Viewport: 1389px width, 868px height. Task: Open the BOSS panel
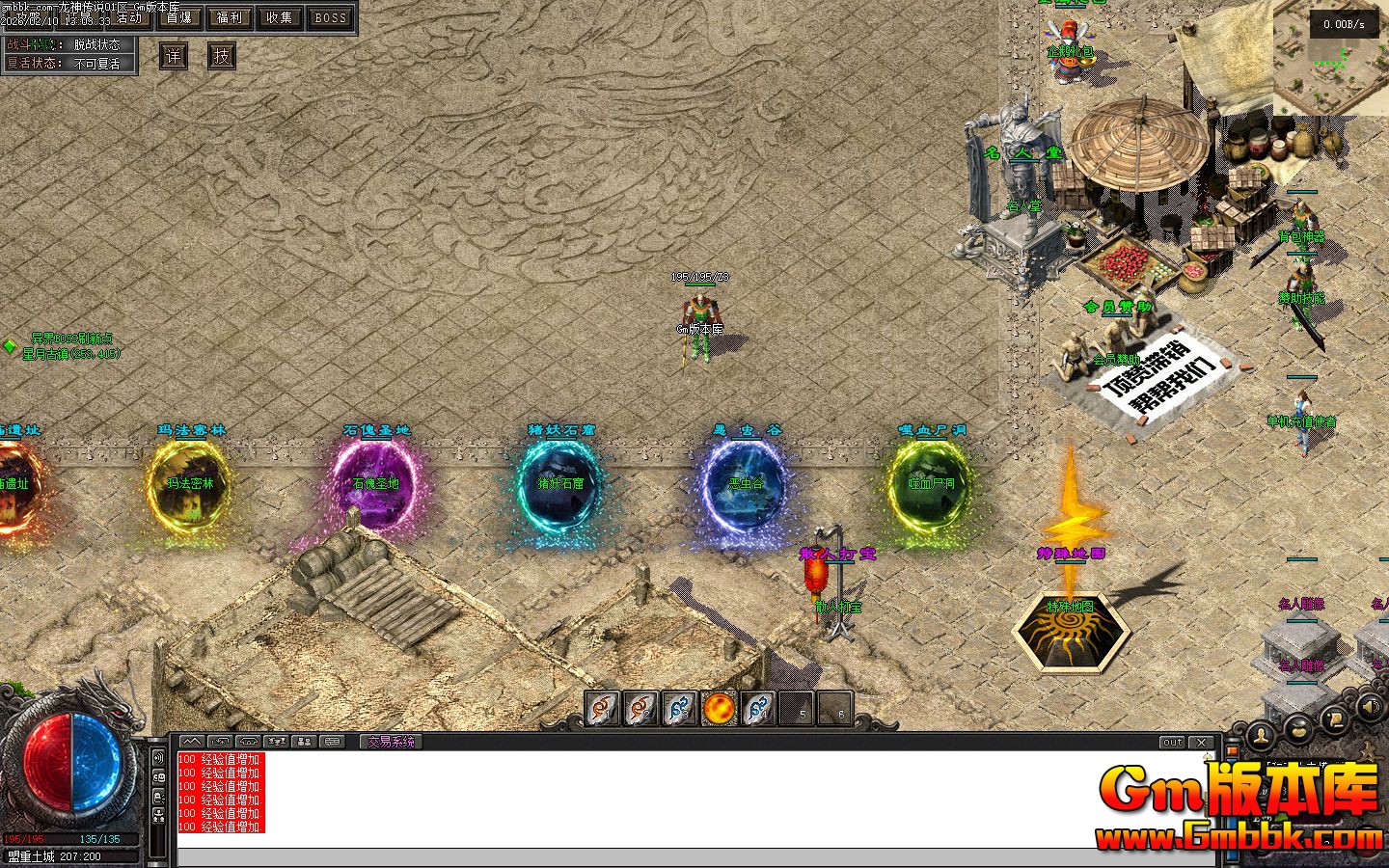click(331, 17)
